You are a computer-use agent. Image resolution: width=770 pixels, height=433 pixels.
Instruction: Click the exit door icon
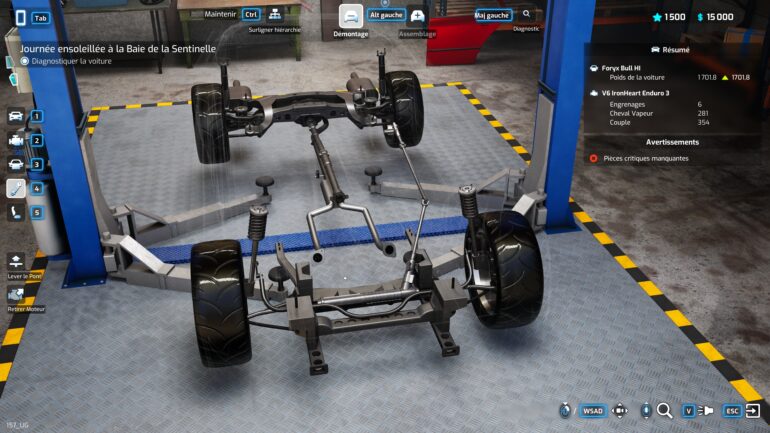[752, 410]
